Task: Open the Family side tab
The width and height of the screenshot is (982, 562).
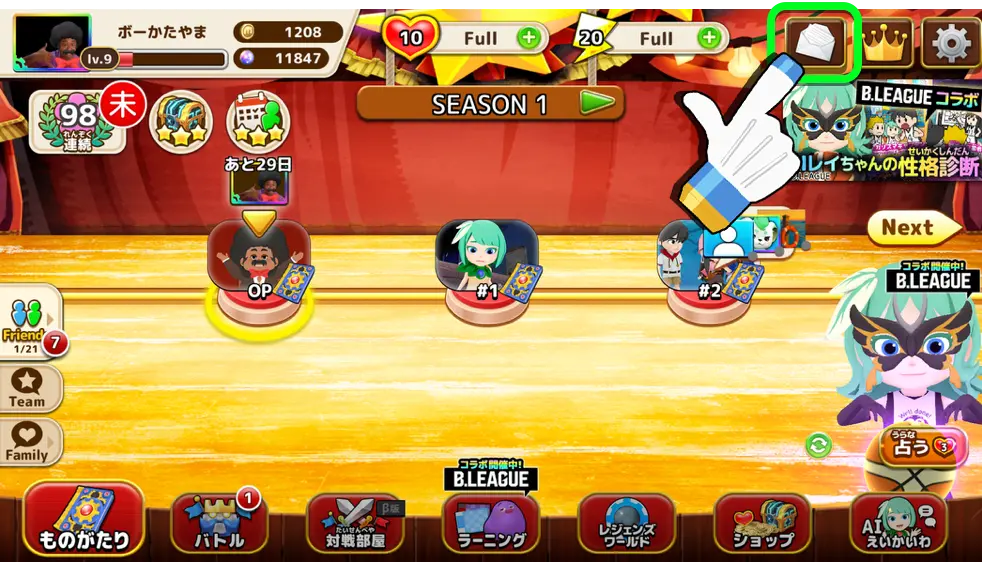Action: click(x=28, y=442)
